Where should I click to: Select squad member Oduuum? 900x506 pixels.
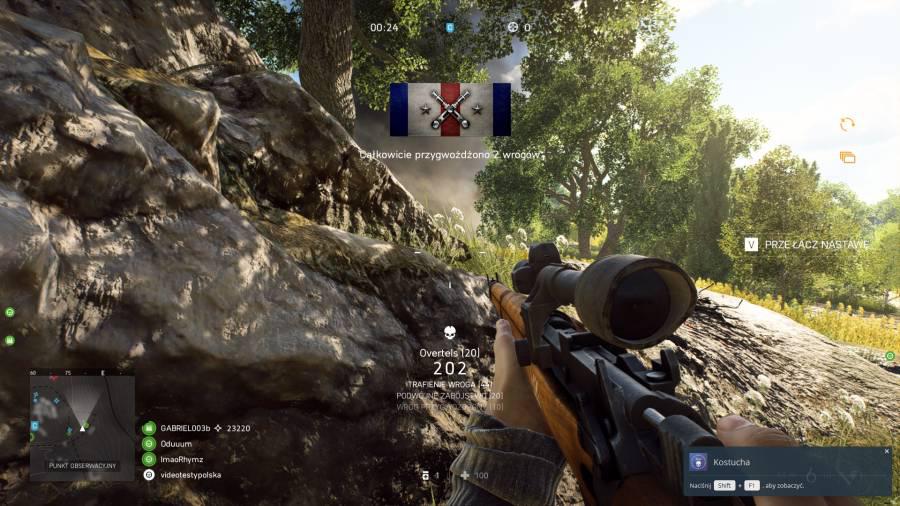point(175,443)
